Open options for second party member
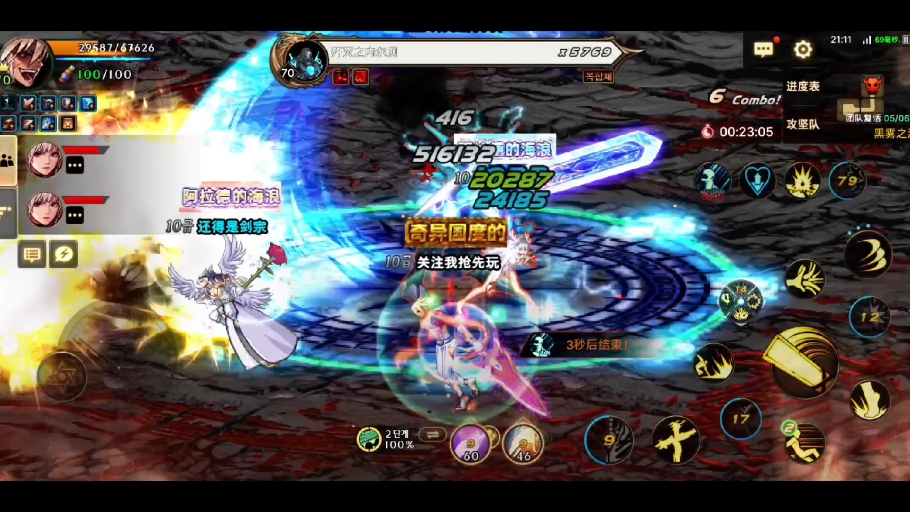Screen dimensions: 910x512 (x=75, y=214)
